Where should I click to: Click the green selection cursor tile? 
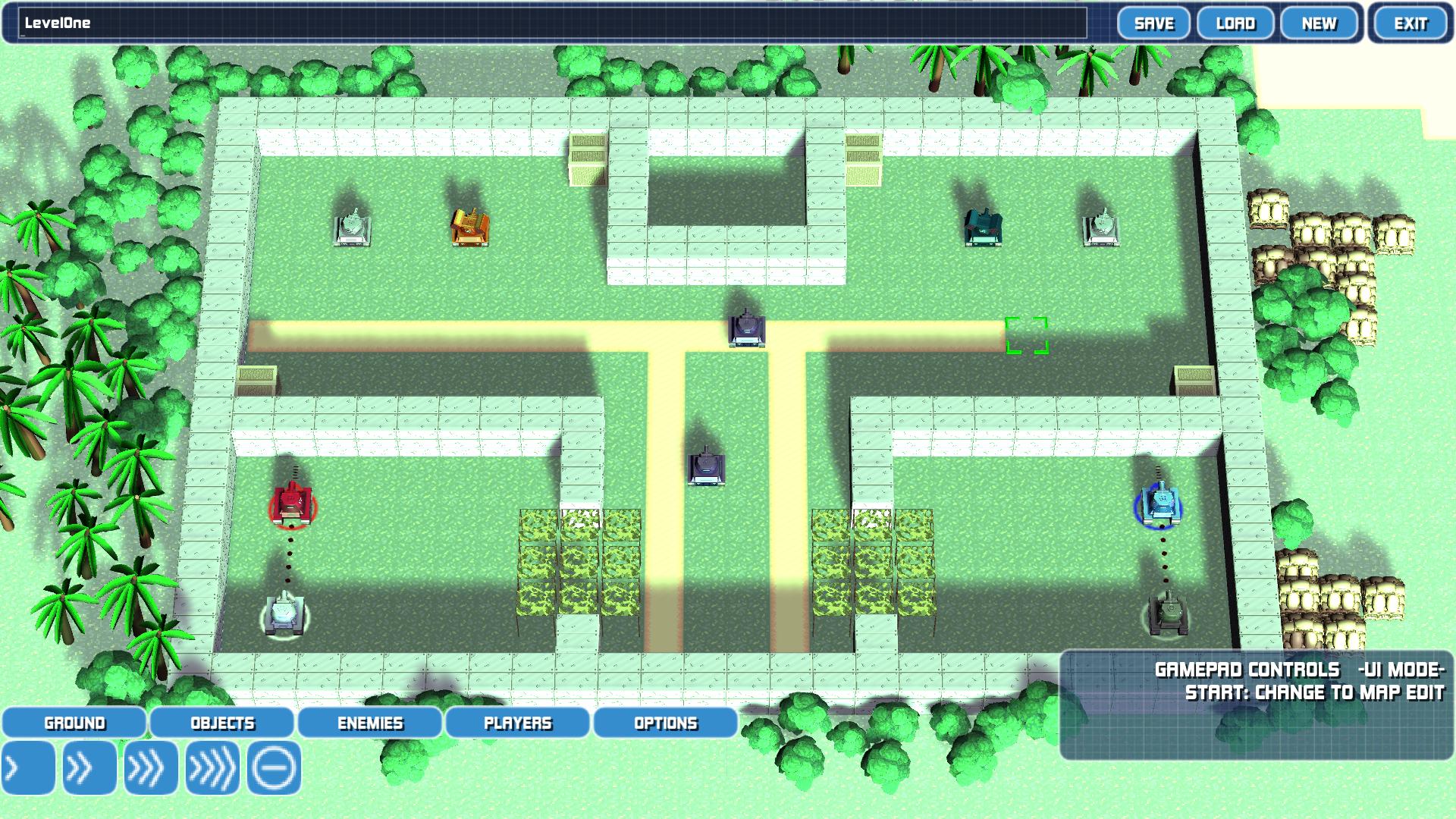tap(1028, 337)
